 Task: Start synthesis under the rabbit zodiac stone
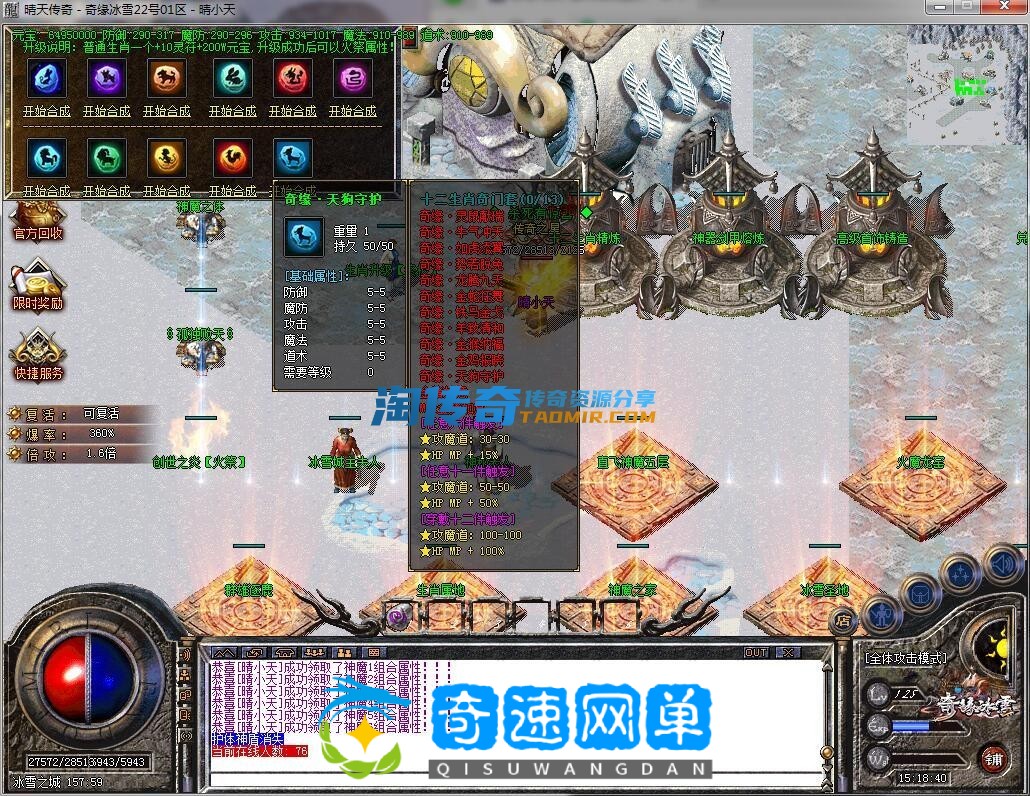click(232, 111)
